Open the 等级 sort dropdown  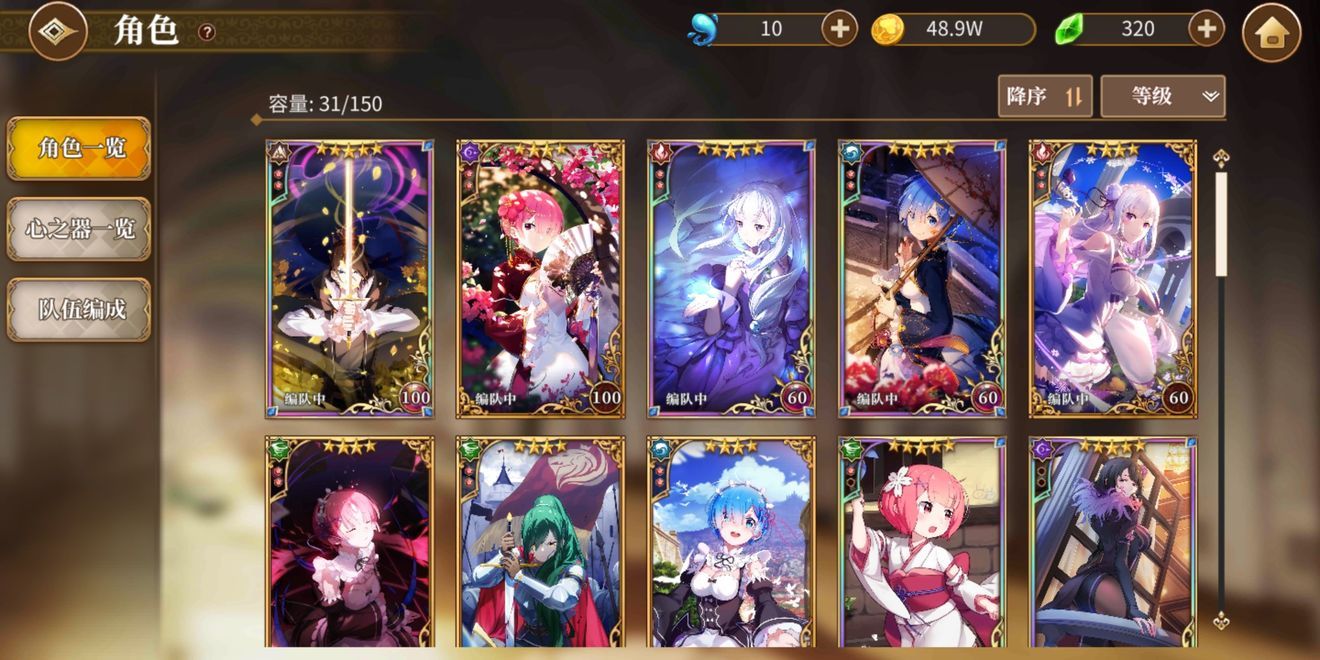(1162, 96)
